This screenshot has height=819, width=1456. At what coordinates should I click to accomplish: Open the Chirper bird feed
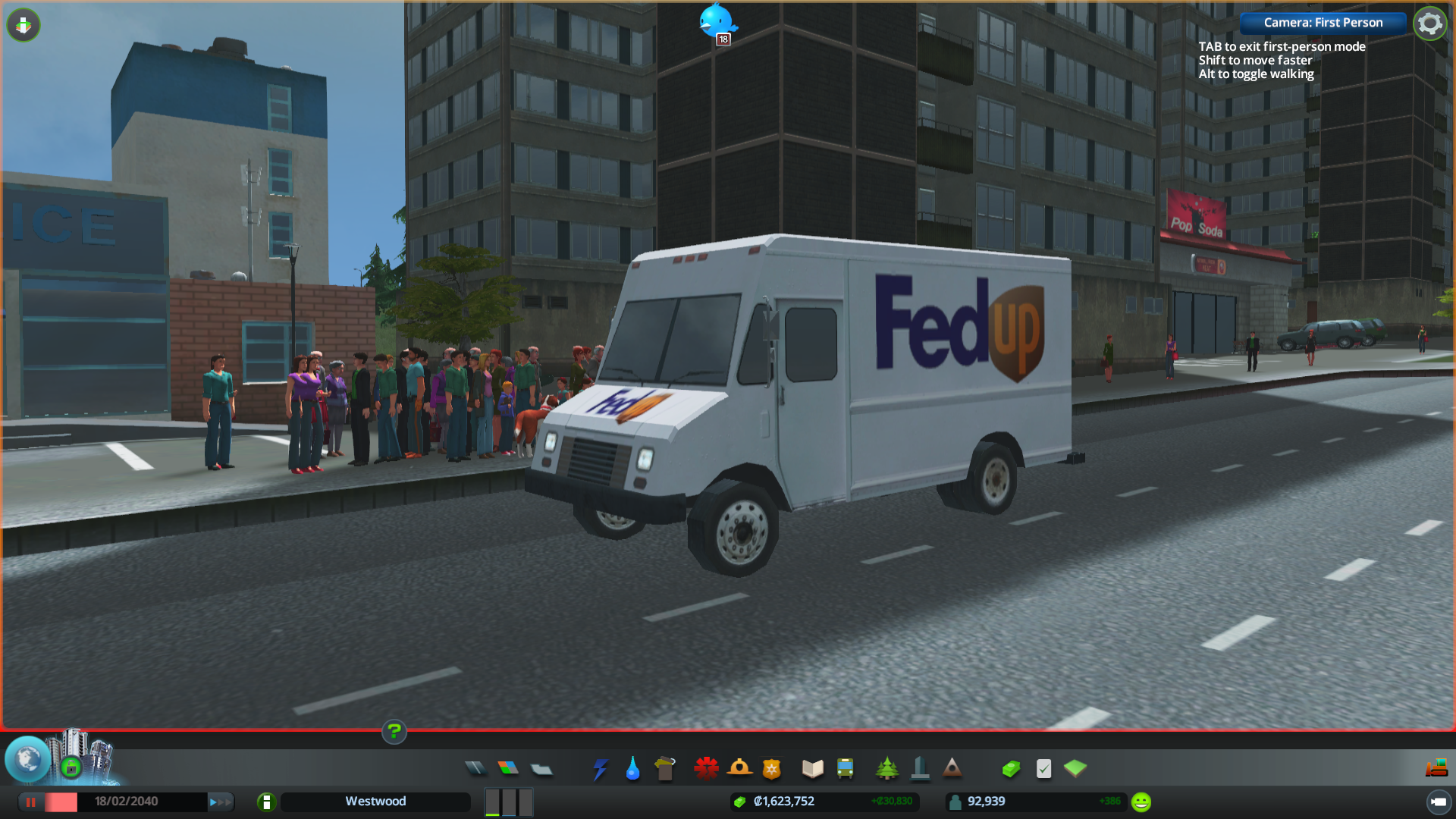point(716,21)
